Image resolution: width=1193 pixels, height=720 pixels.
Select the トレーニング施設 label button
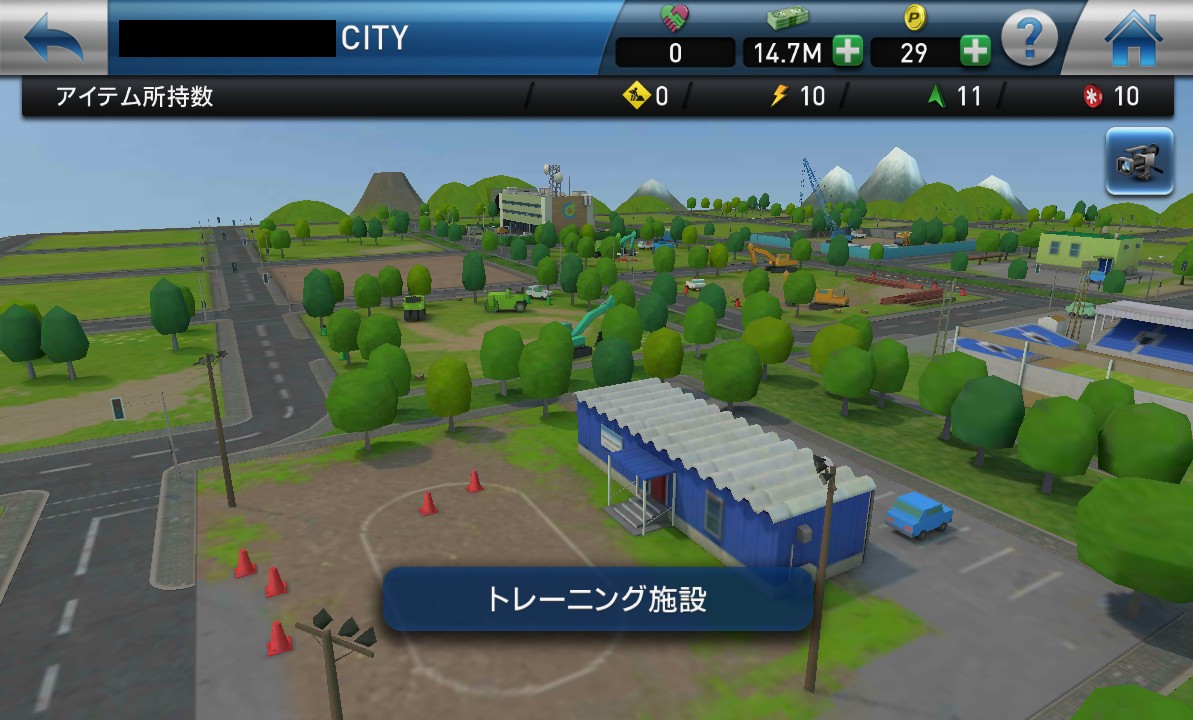pyautogui.click(x=597, y=599)
